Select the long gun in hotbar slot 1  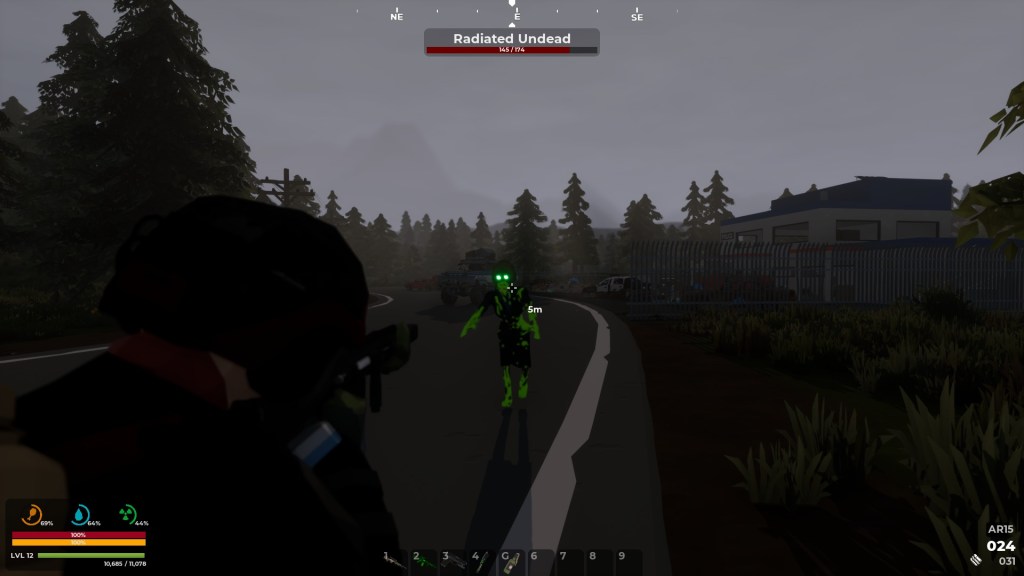click(x=395, y=562)
